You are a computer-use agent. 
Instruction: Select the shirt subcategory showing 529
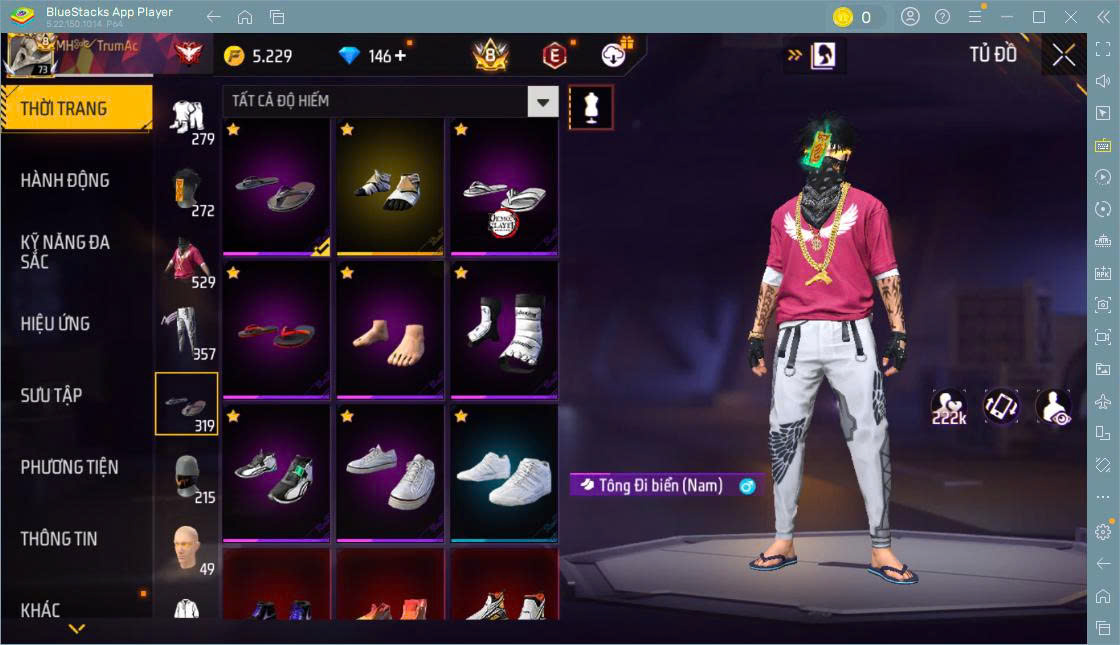click(186, 261)
